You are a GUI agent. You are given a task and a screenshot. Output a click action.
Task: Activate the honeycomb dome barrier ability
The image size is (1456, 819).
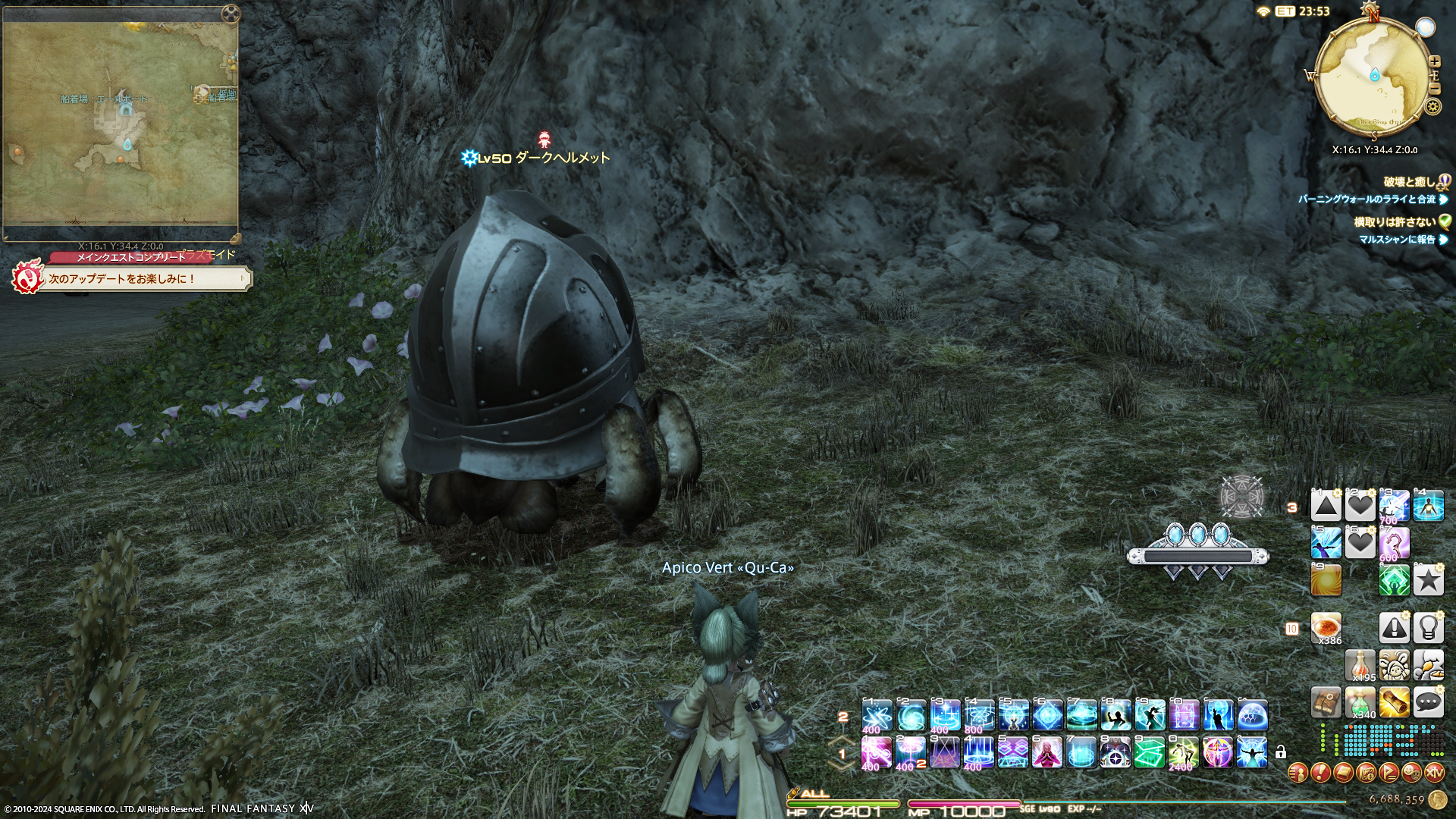[1252, 715]
